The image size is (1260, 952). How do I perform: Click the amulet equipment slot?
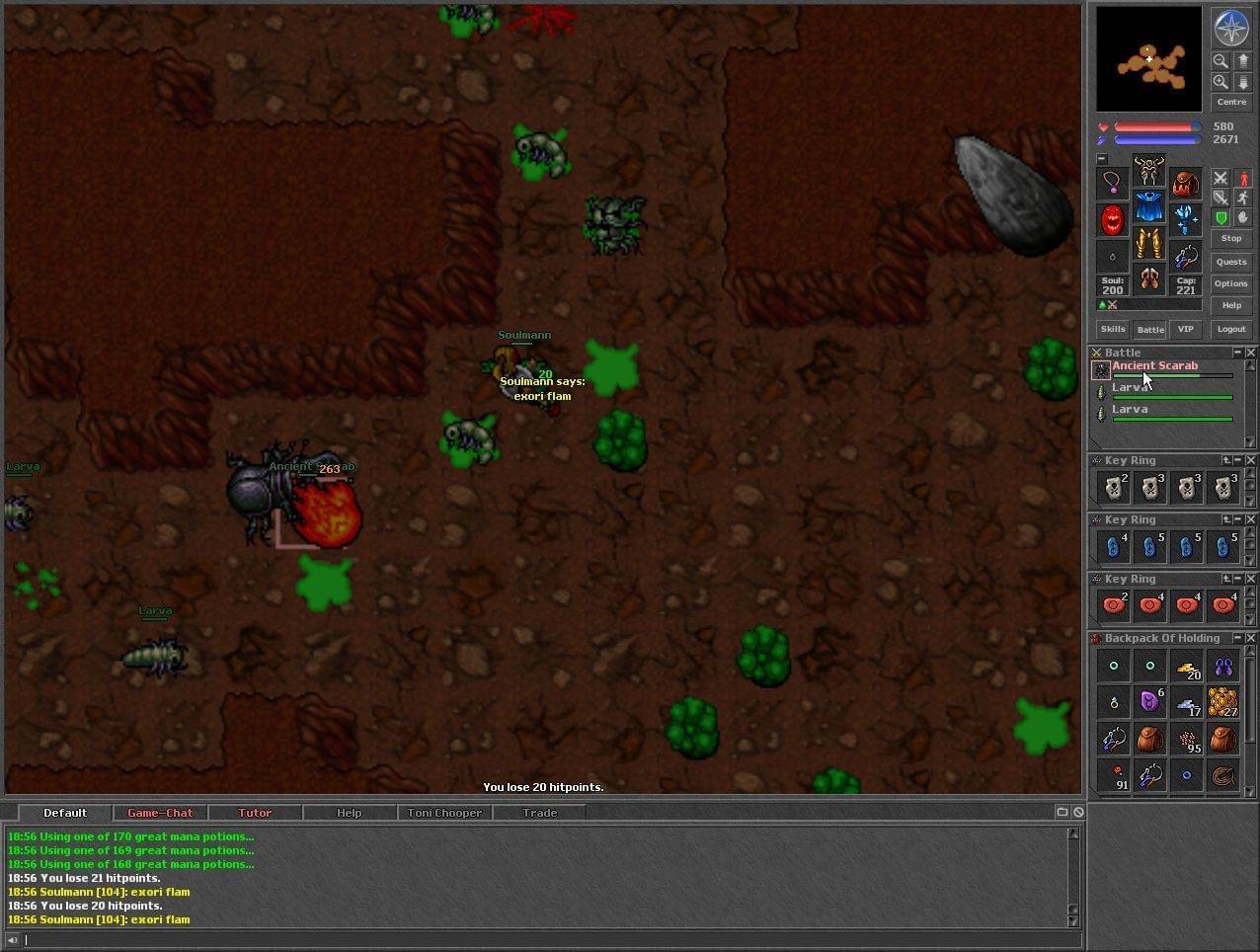(x=1113, y=183)
